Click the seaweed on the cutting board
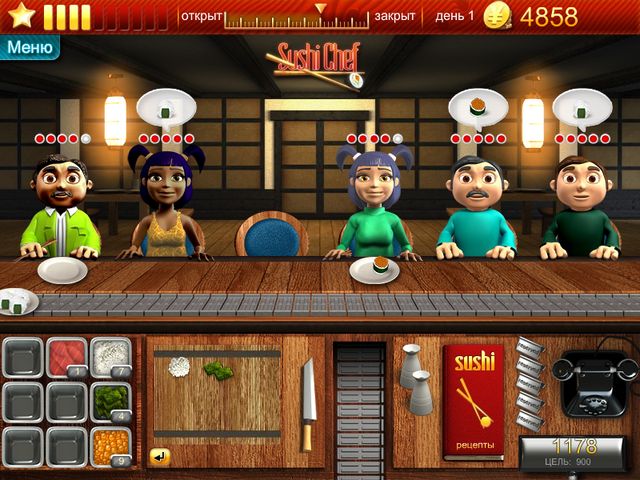The width and height of the screenshot is (640, 480). [218, 370]
